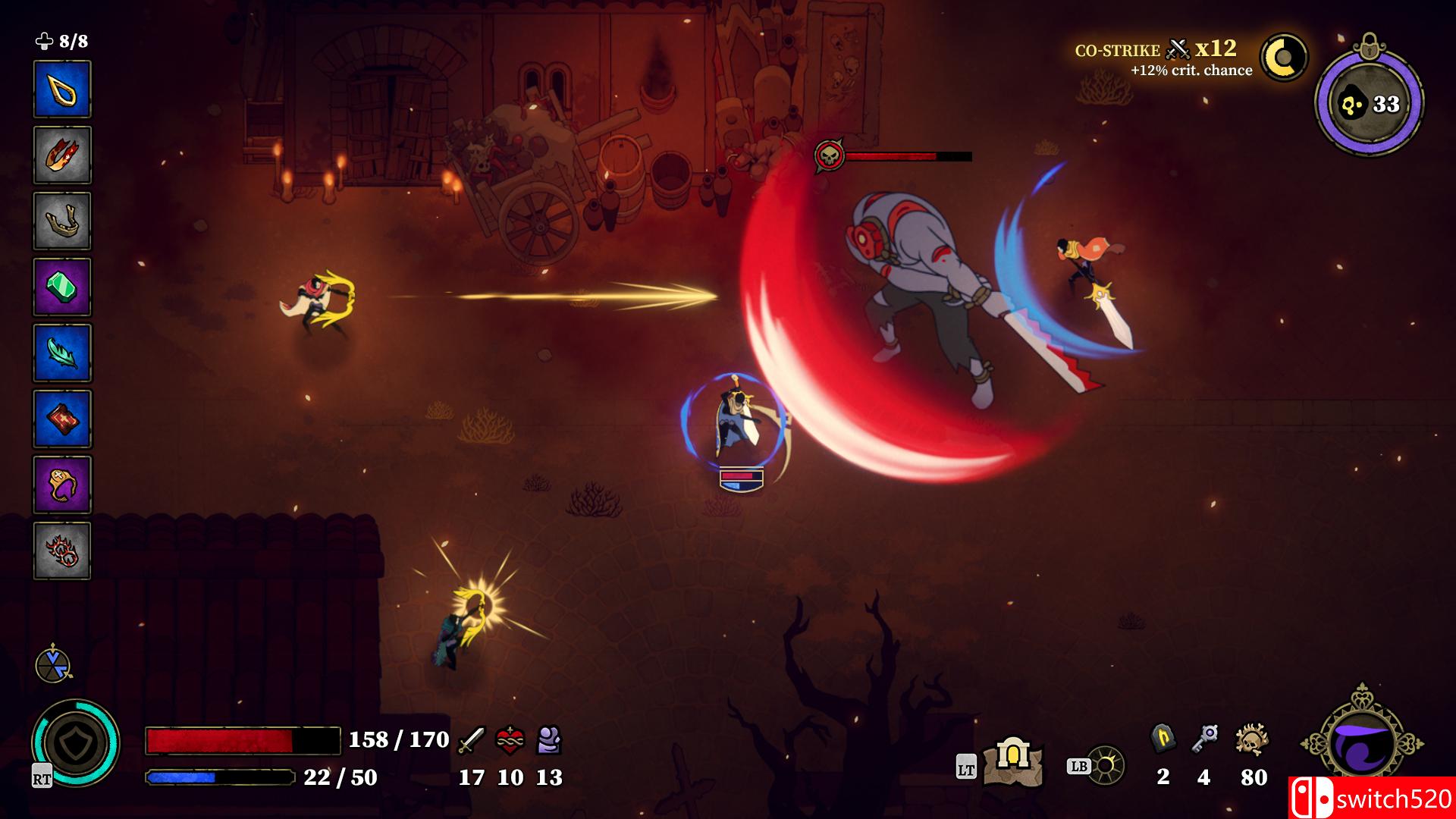1456x819 pixels.
Task: Click the red spiked chain relic slot
Action: (62, 551)
